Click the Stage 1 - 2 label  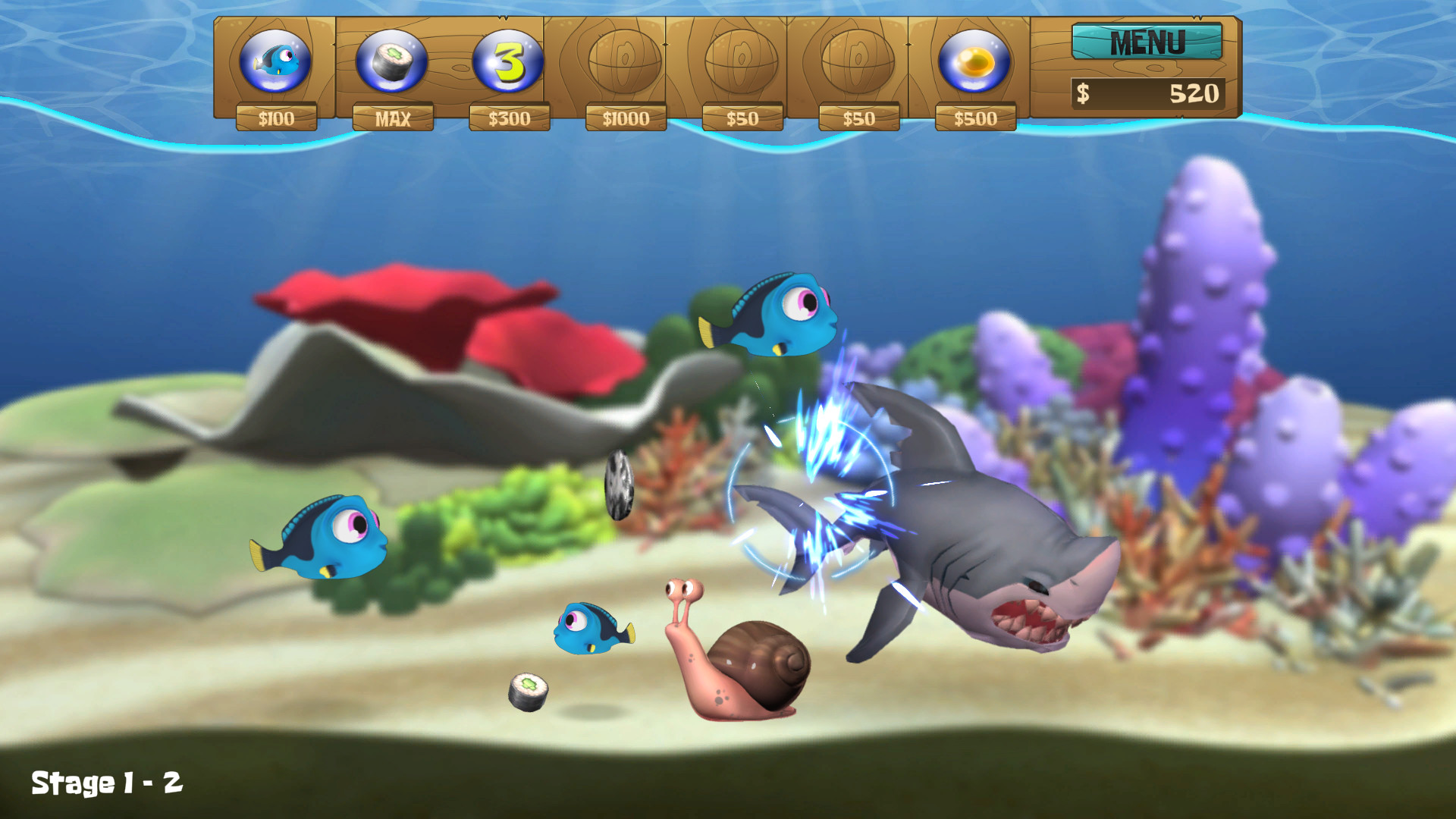(x=106, y=781)
